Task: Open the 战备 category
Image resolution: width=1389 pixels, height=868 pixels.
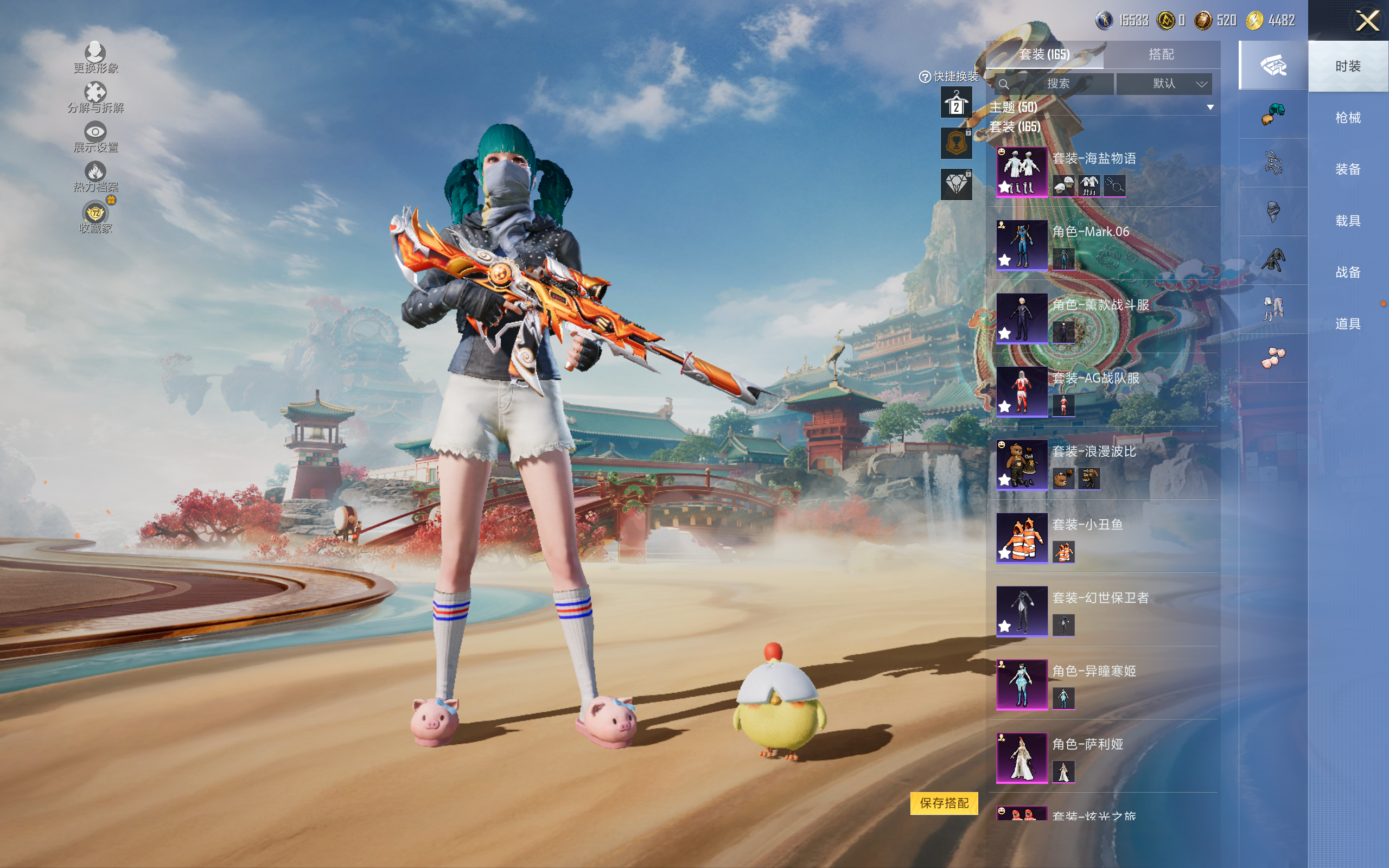Action: 1347,272
